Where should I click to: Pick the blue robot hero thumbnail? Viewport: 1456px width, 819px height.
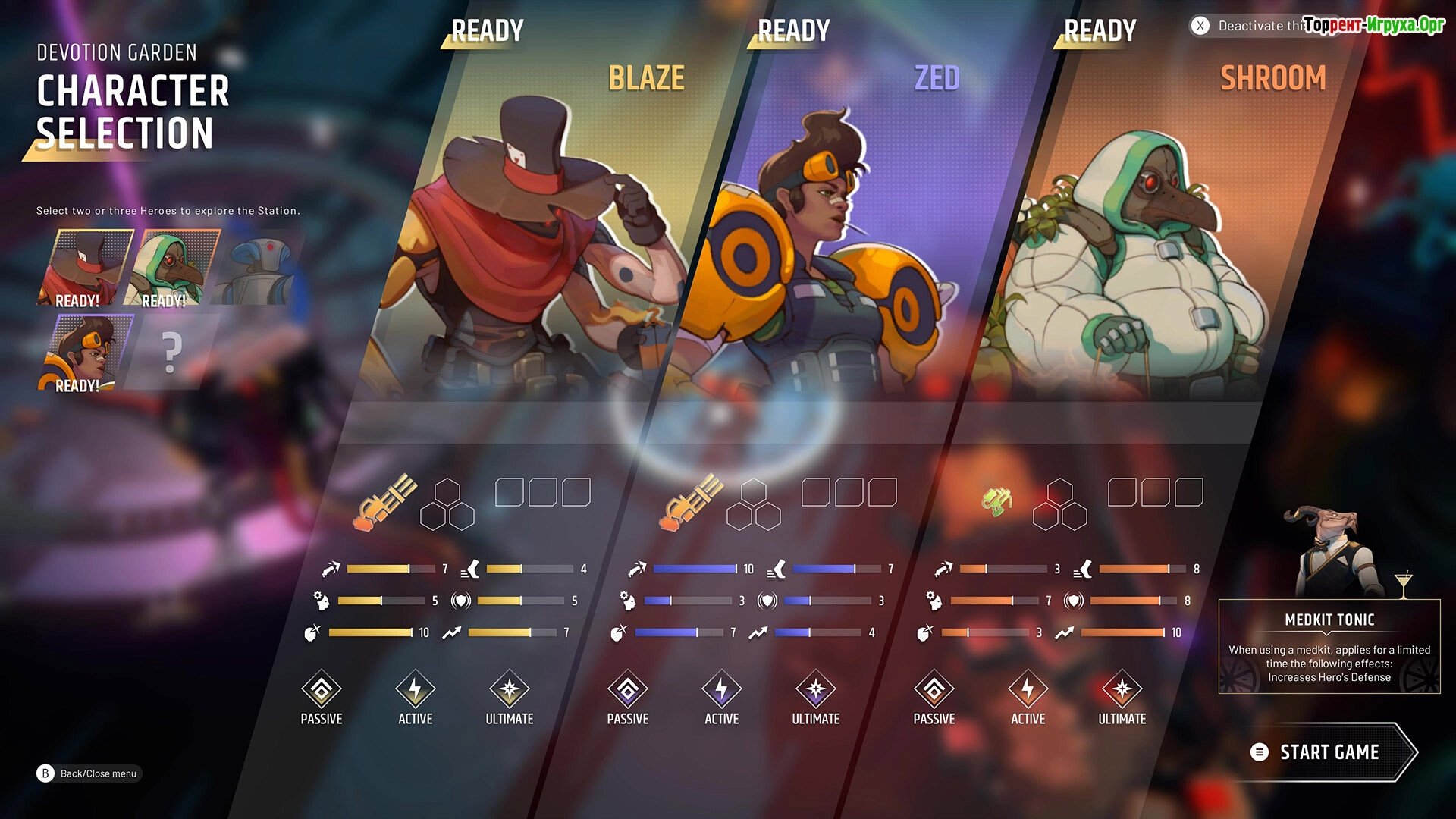tap(258, 268)
